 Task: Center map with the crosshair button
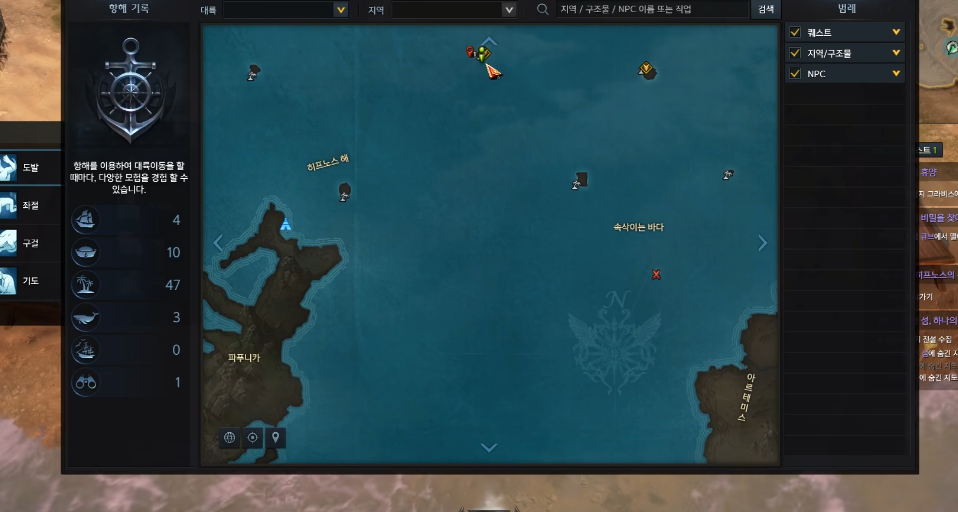coord(253,437)
